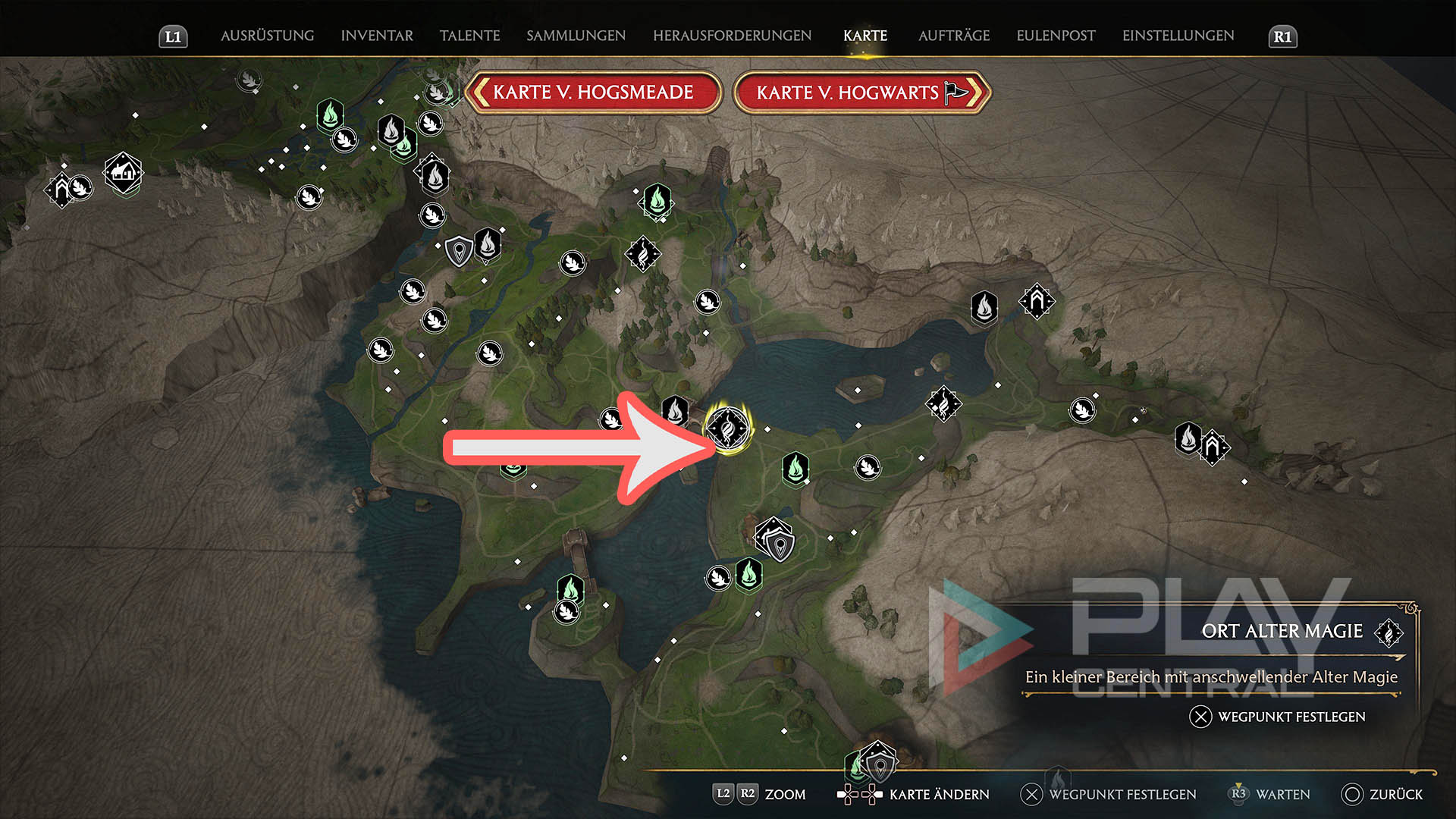Click the hamlet house marker
The width and height of the screenshot is (1456, 819).
(123, 173)
